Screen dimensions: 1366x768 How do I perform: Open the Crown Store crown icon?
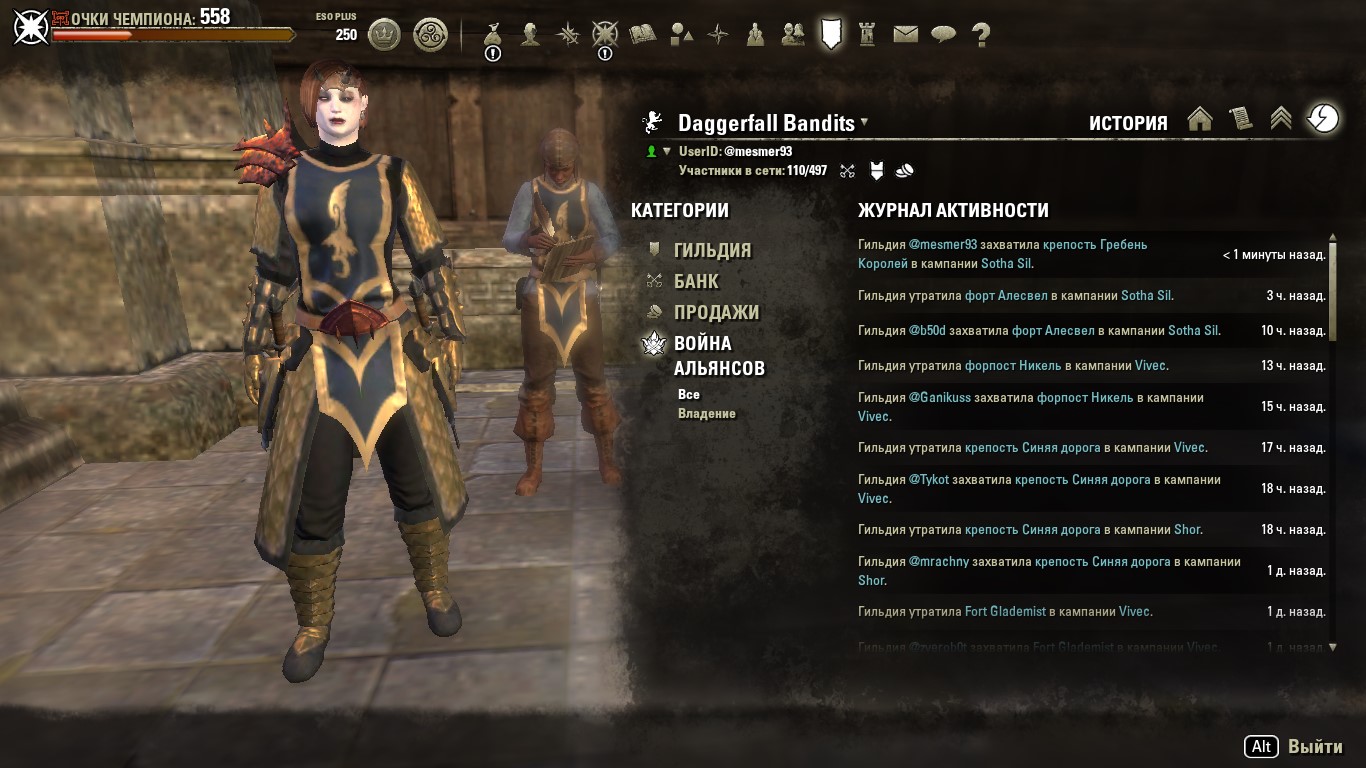[384, 35]
